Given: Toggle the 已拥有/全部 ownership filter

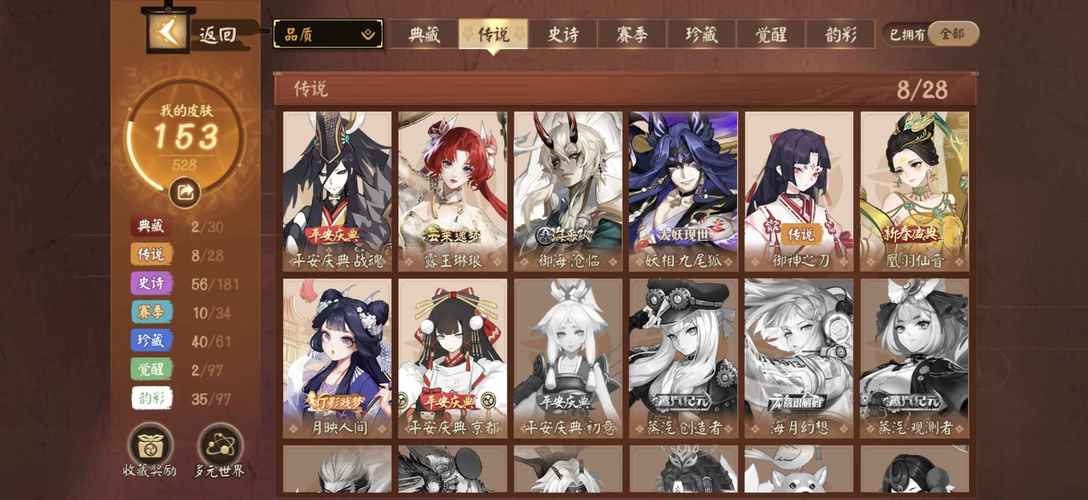Looking at the screenshot, I should click(x=933, y=34).
